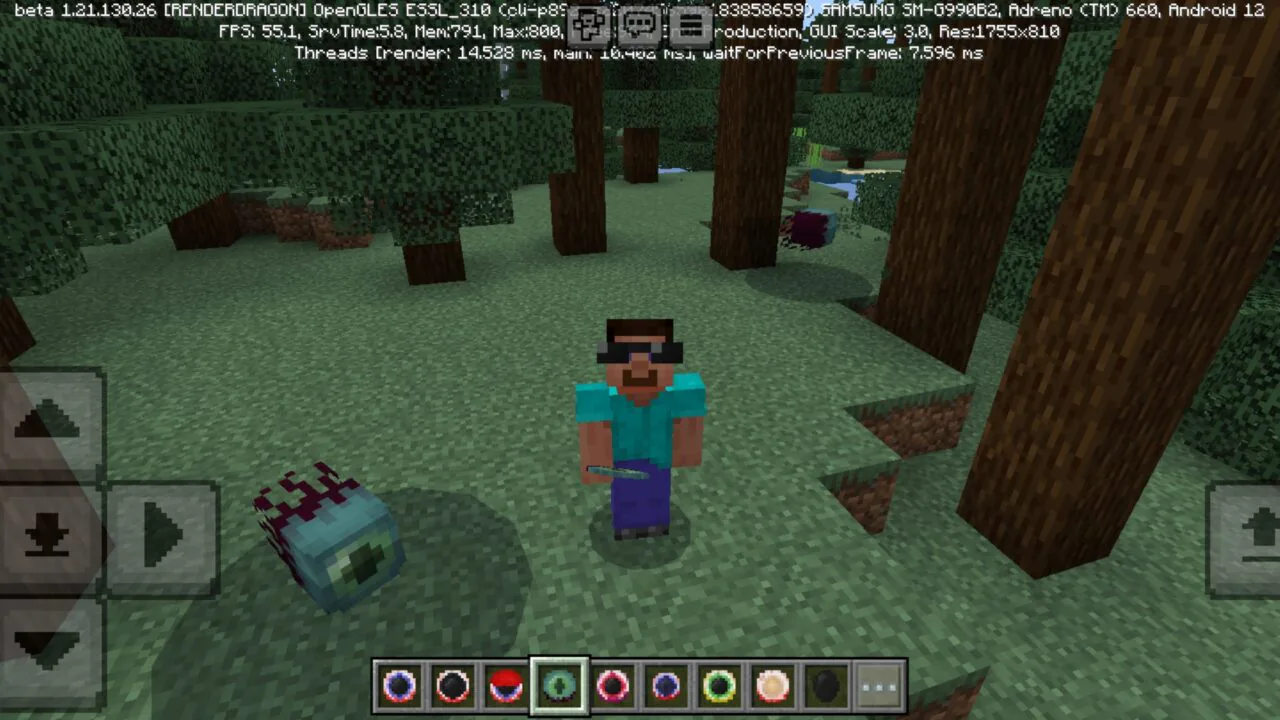Viewport: 1280px width, 720px height.
Task: Toggle sneak with the center crouch button
Action: 50,537
